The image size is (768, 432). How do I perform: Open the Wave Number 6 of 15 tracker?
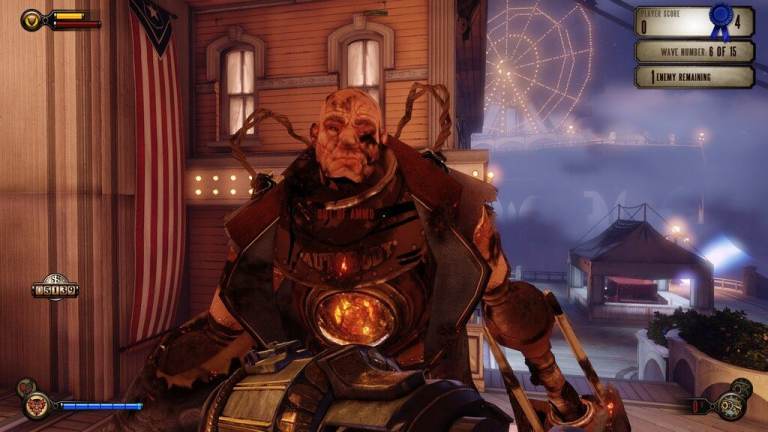tap(694, 51)
